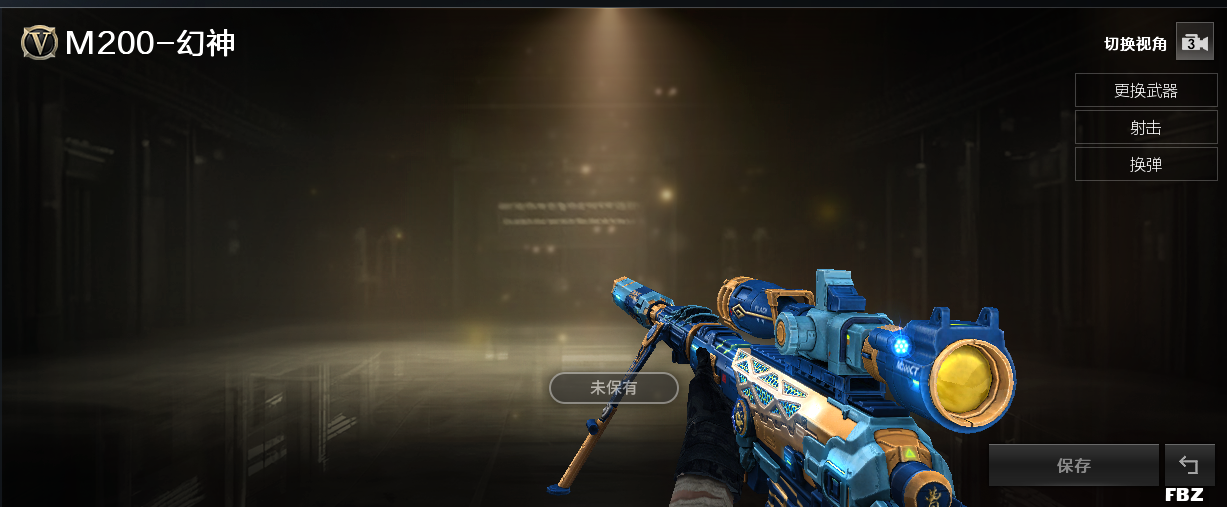
Task: Click the switch view camera icon
Action: point(1194,42)
